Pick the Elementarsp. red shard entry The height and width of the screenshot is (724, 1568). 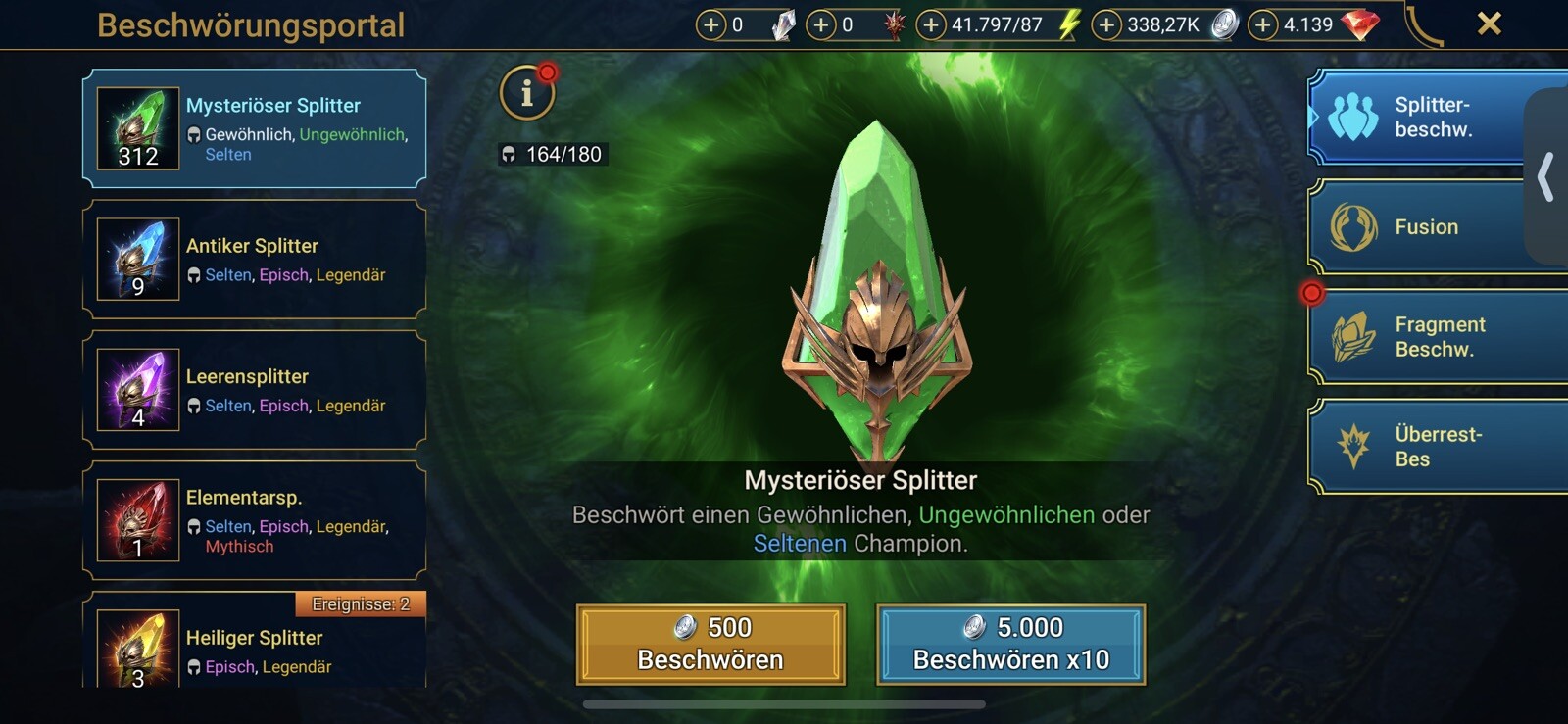pos(255,520)
